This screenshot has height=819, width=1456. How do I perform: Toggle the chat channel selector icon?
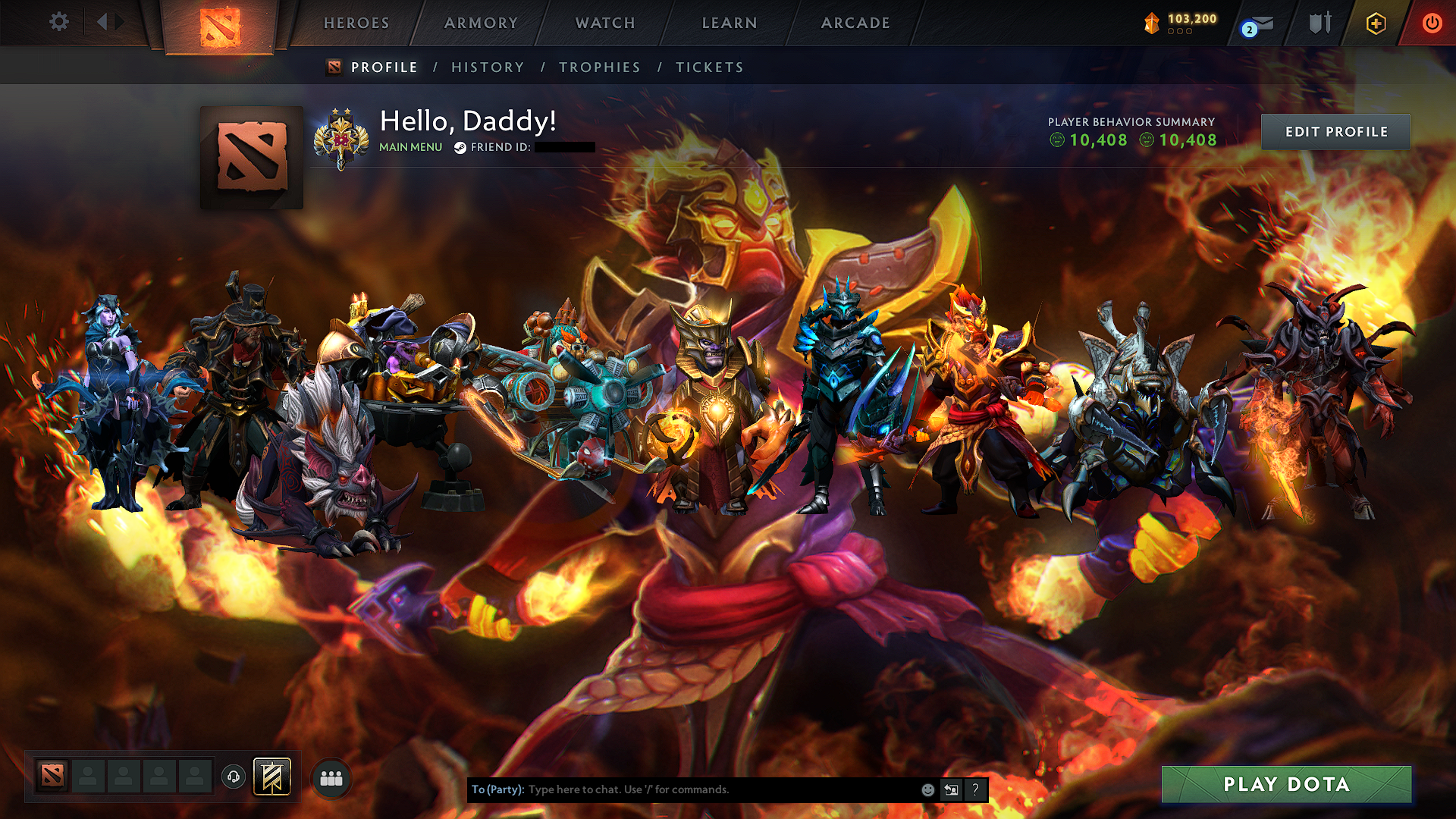951,789
